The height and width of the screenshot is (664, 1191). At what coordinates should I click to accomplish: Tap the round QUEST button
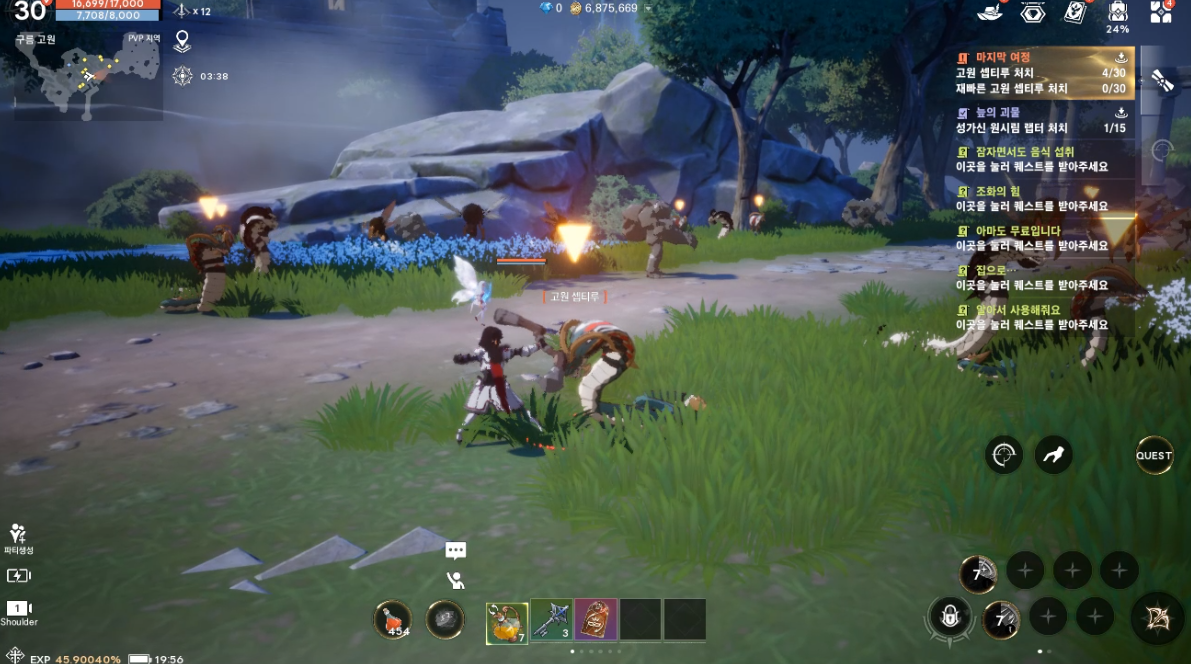(x=1153, y=455)
